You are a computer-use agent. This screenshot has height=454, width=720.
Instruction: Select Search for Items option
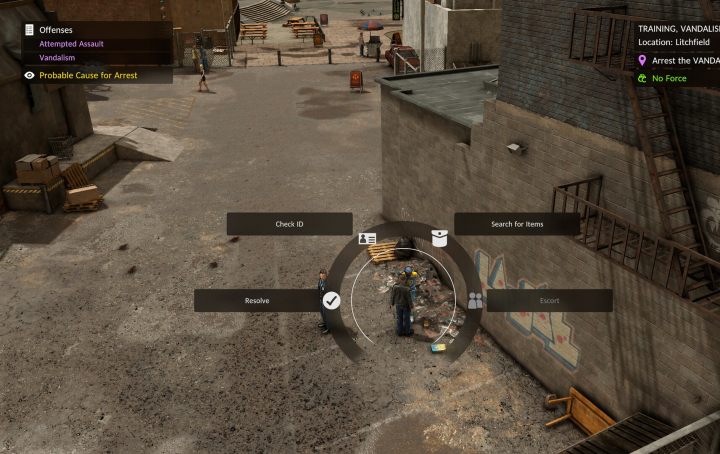[517, 224]
